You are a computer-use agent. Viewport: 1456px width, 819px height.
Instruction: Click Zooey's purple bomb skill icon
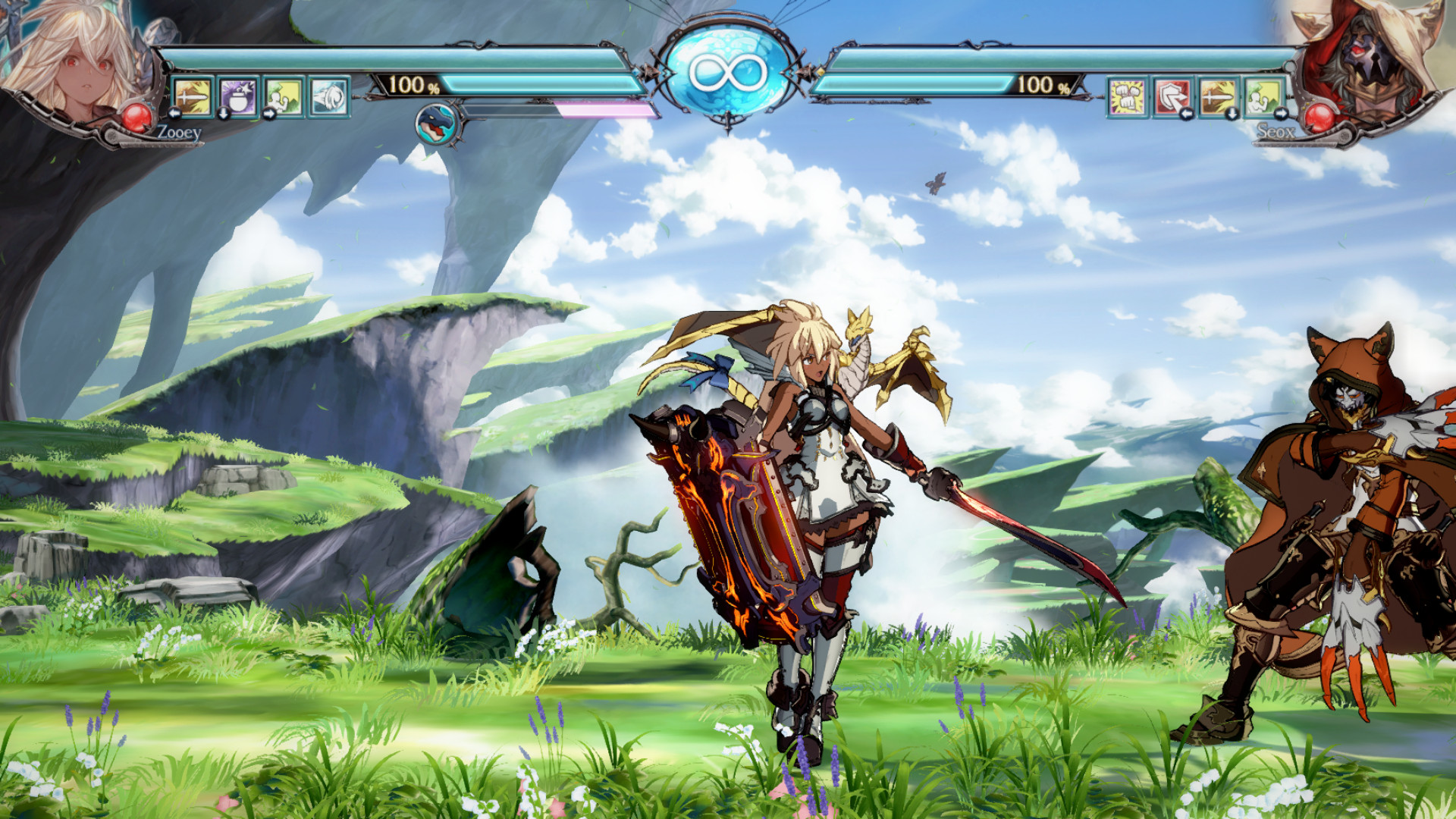pos(237,98)
